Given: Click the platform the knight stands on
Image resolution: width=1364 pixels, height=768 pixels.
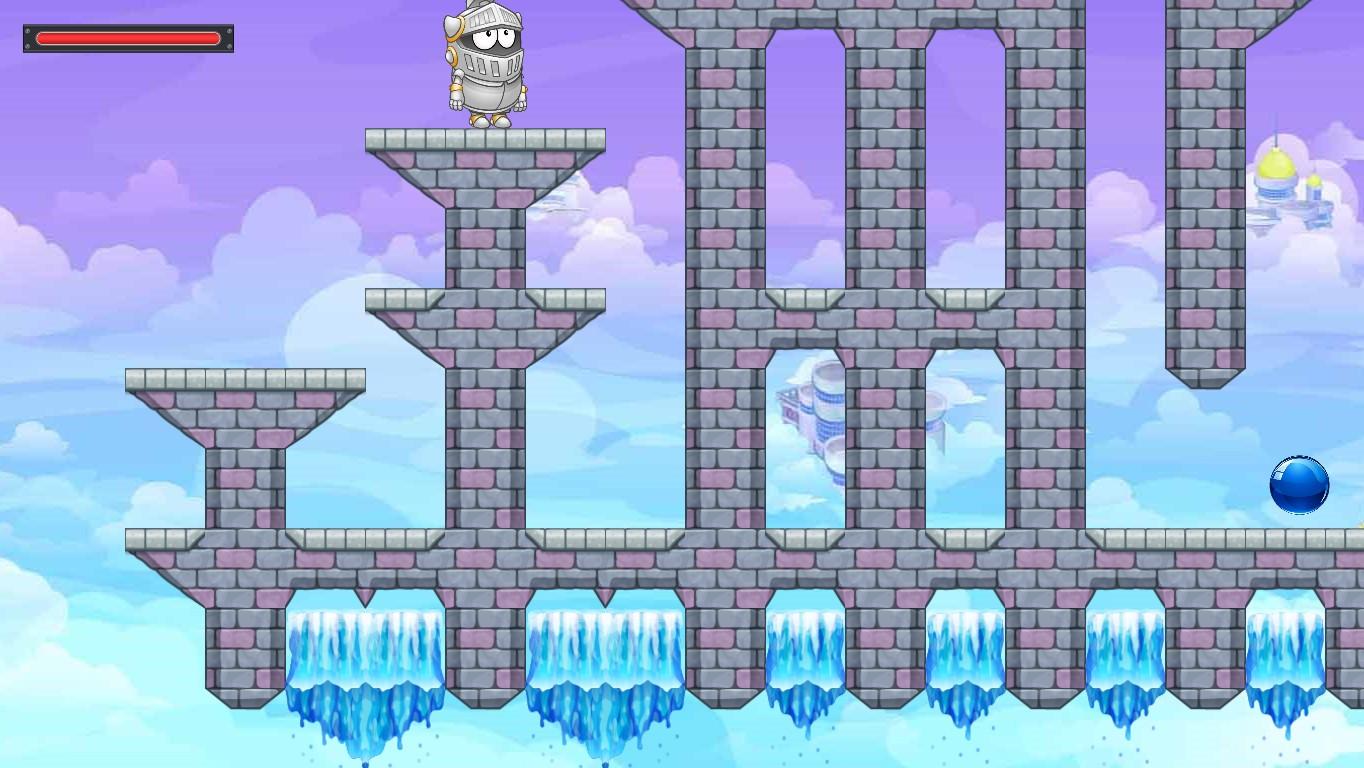Looking at the screenshot, I should pyautogui.click(x=487, y=140).
